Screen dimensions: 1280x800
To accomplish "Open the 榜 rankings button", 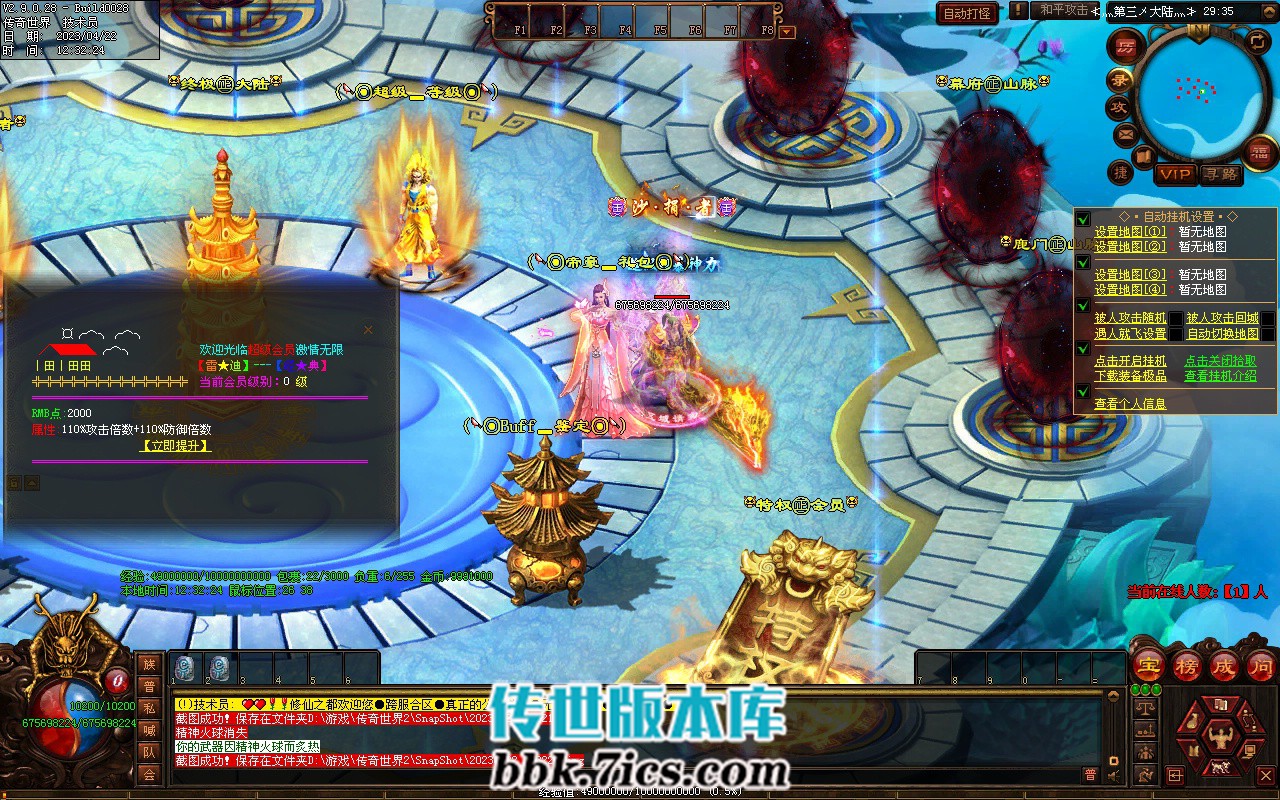I will tap(1186, 666).
